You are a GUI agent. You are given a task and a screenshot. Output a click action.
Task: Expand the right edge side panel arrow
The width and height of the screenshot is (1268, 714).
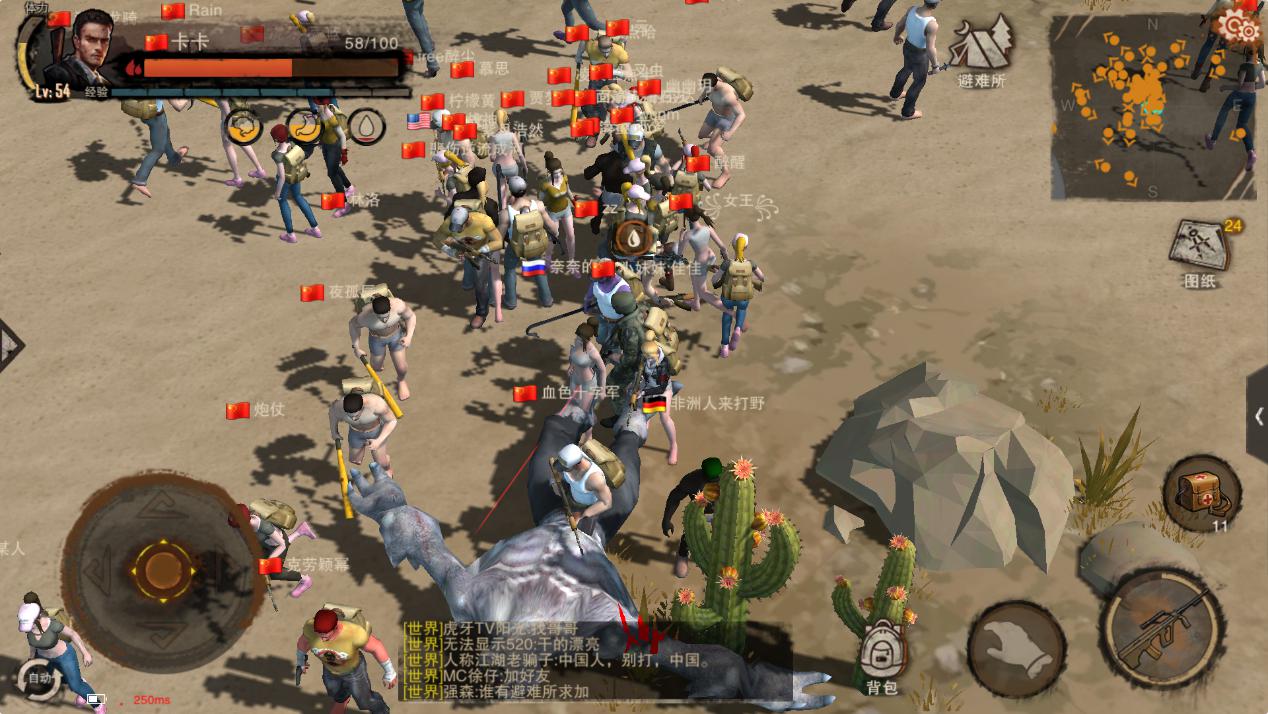coord(1257,415)
